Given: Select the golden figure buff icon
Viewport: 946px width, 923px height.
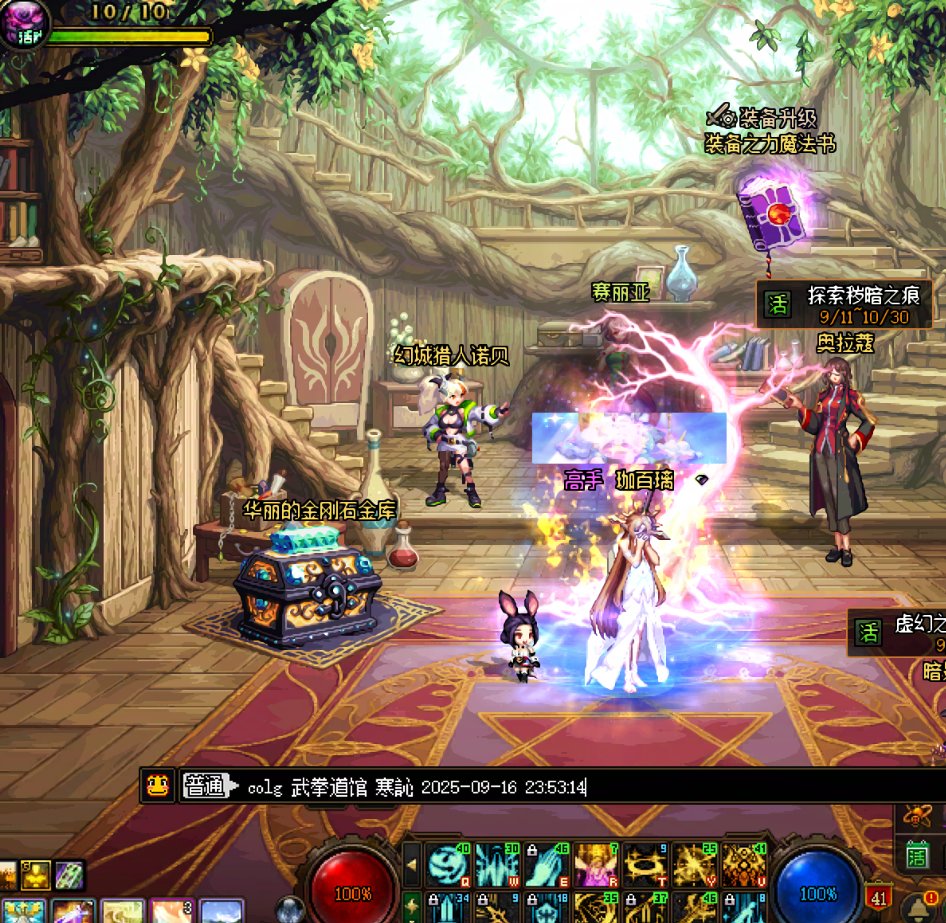Looking at the screenshot, I should coord(37,875).
